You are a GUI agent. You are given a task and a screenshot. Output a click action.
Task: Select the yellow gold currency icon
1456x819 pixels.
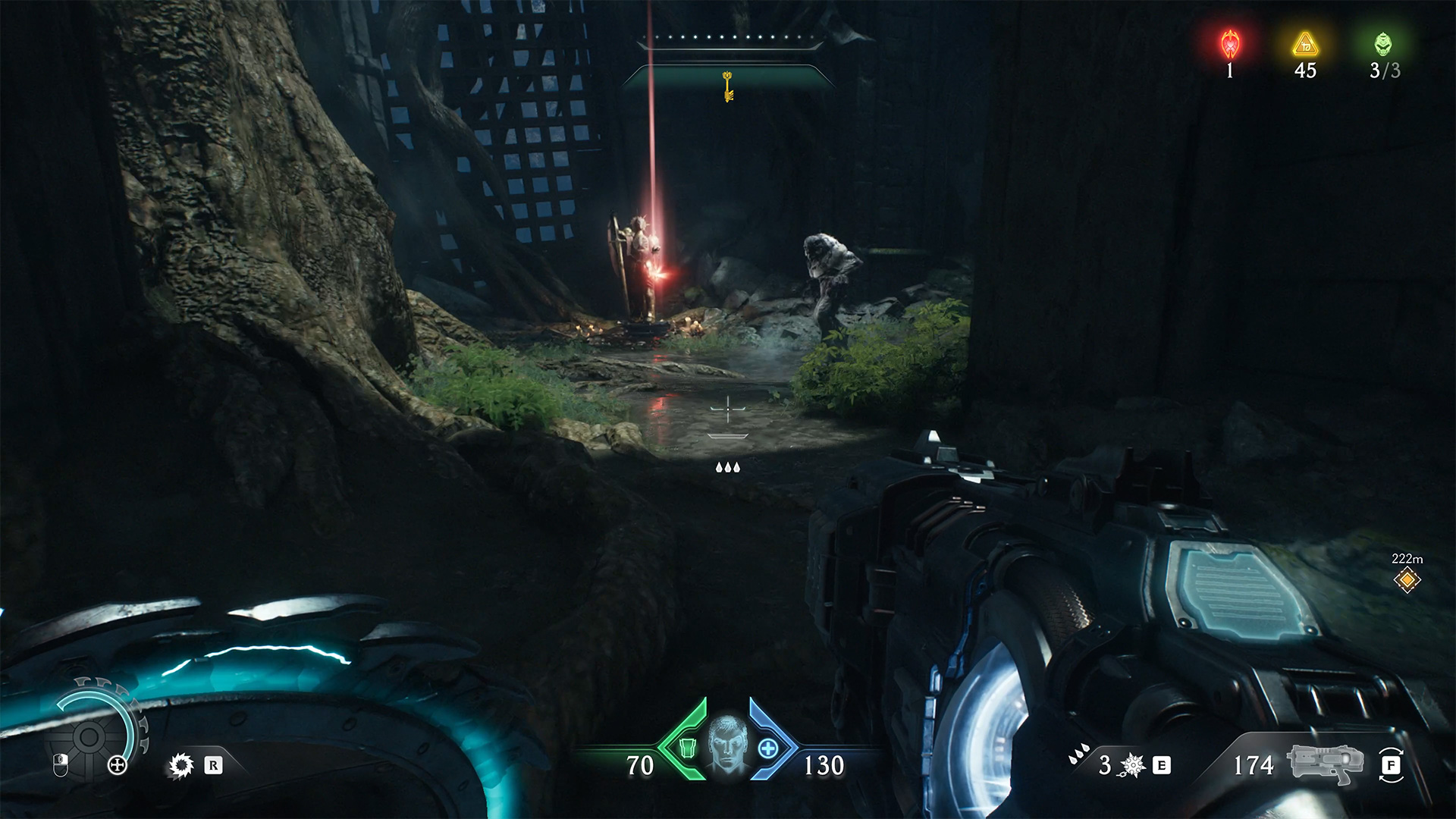pos(1305,45)
